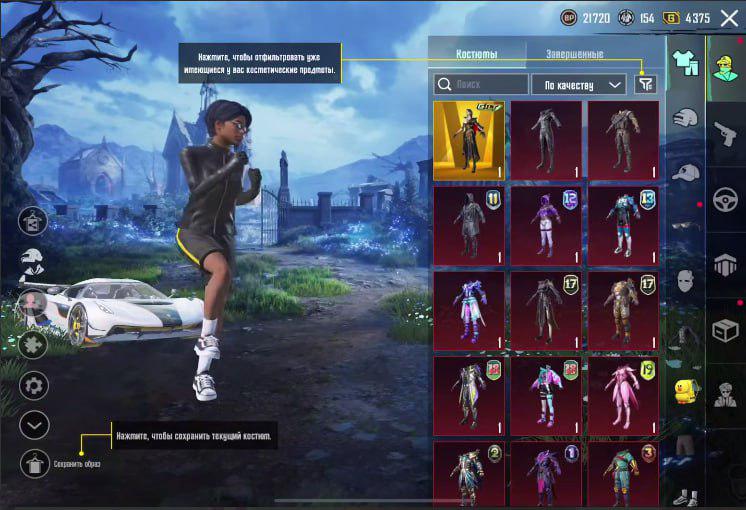Toggle the owned-items filter funnel button
Viewport: 746px width, 510px height.
click(x=646, y=84)
